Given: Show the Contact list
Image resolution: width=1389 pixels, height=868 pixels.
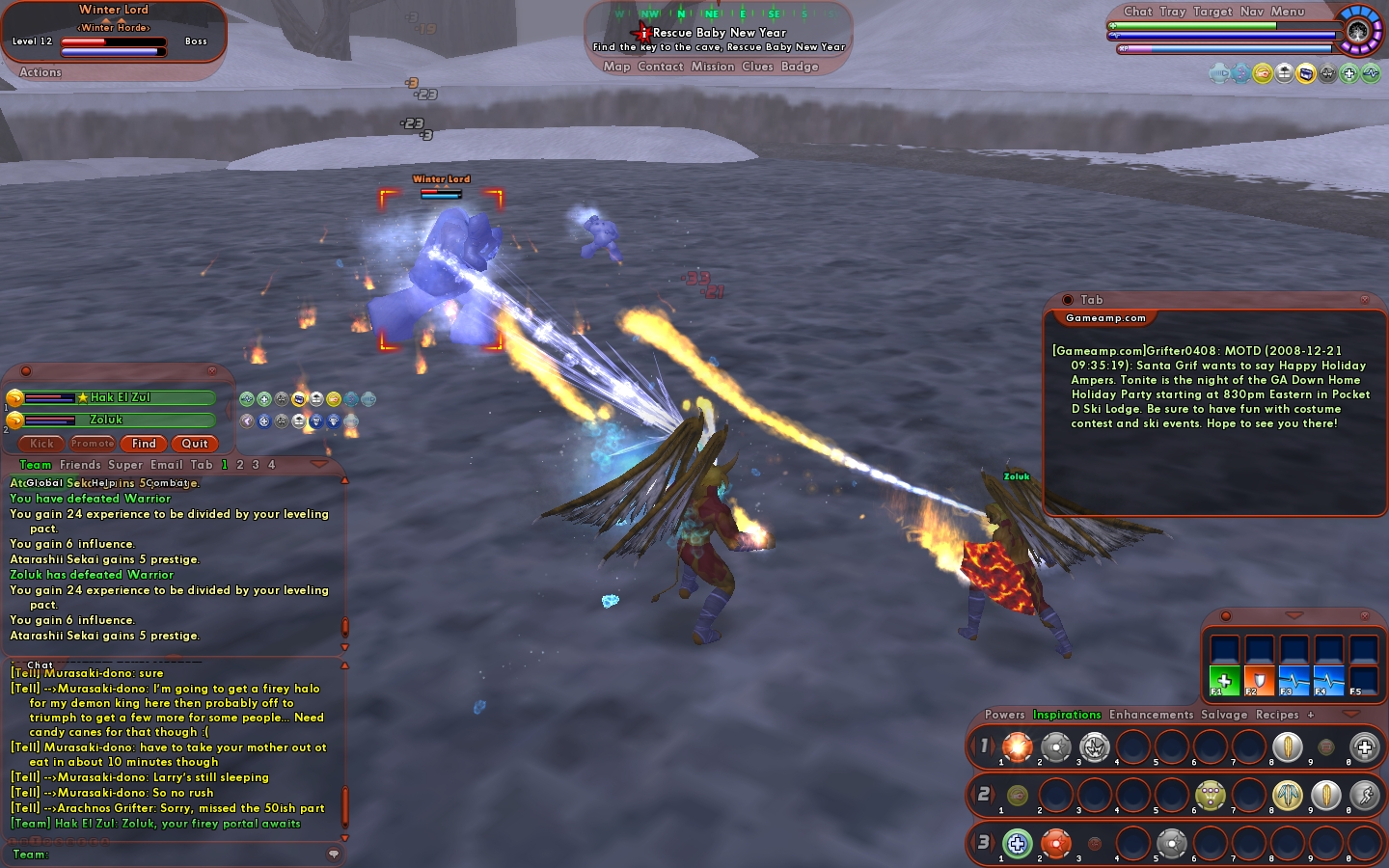Looking at the screenshot, I should (x=661, y=67).
